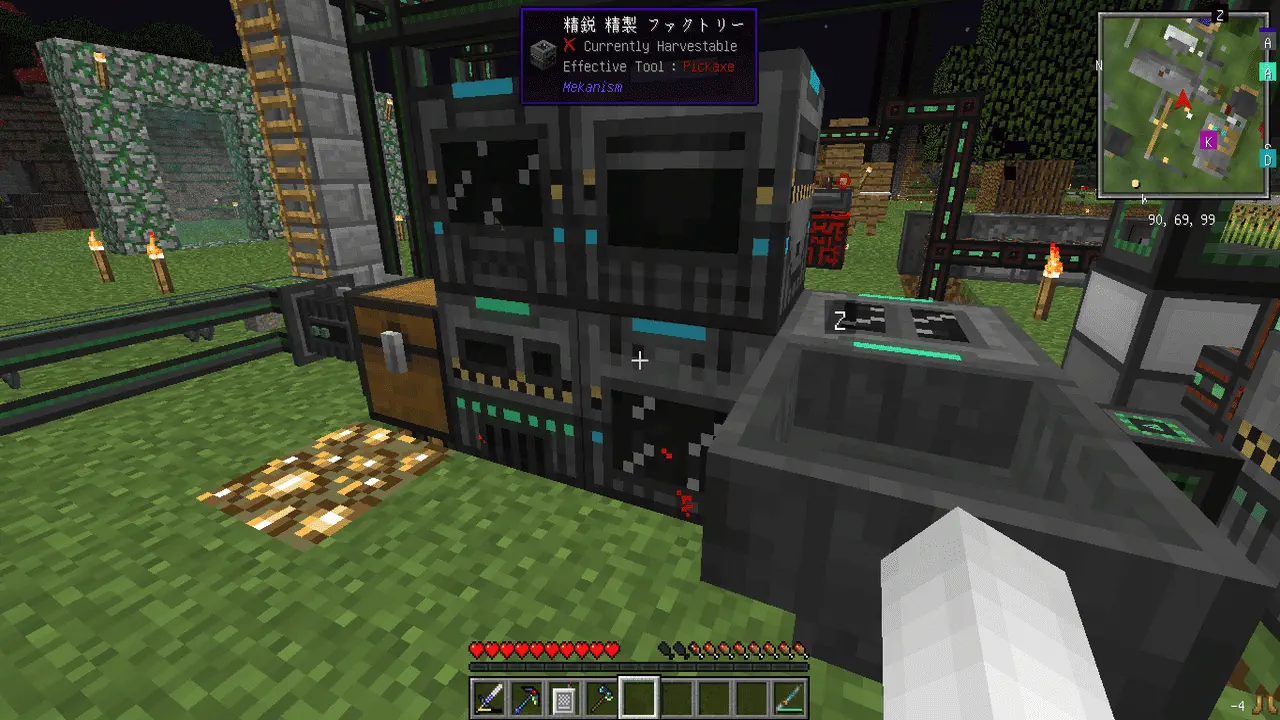Select the teal-headed axe hotbar slot
The height and width of the screenshot is (720, 1280).
coord(601,697)
